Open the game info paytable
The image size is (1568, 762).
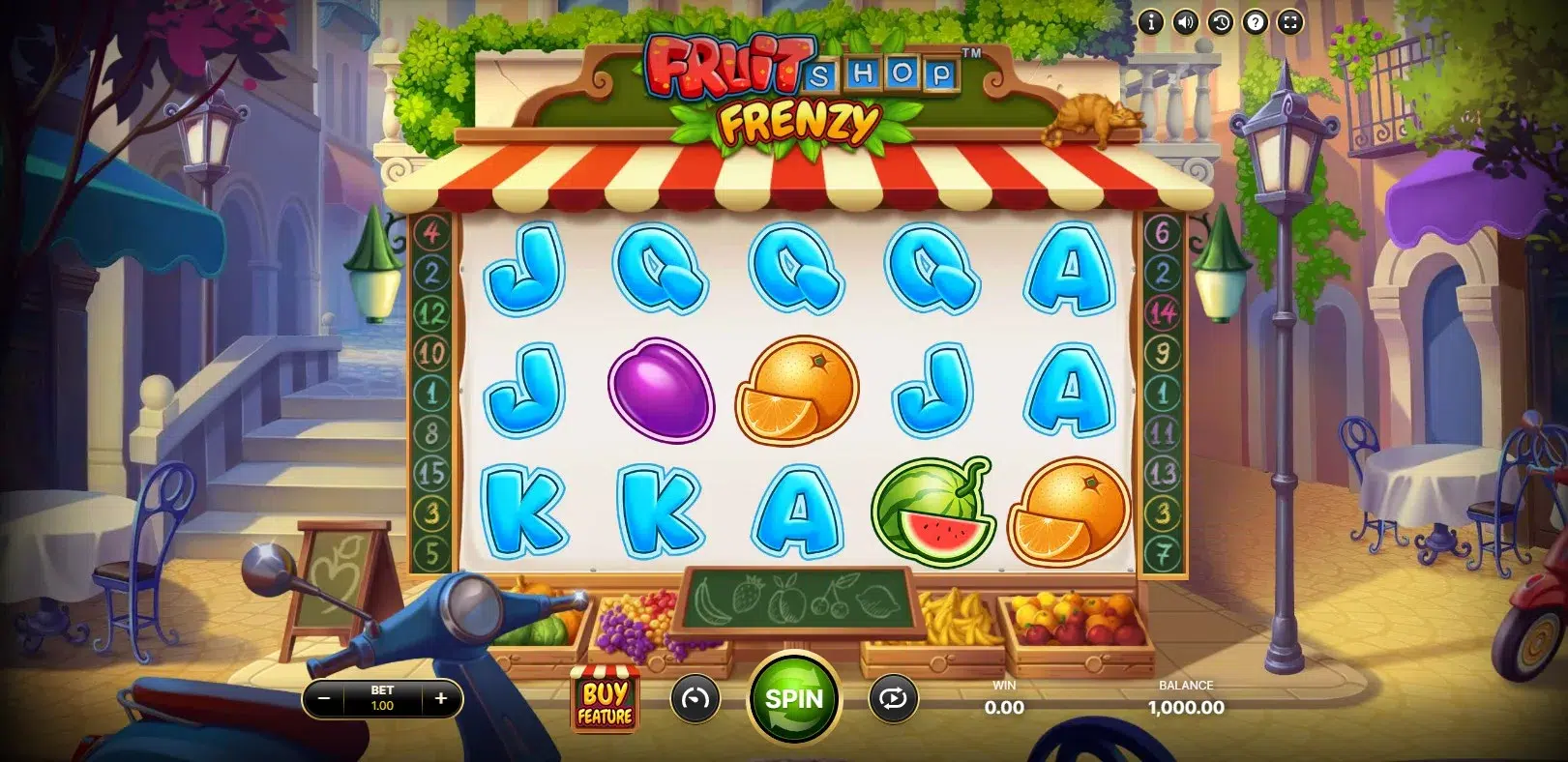click(1150, 21)
